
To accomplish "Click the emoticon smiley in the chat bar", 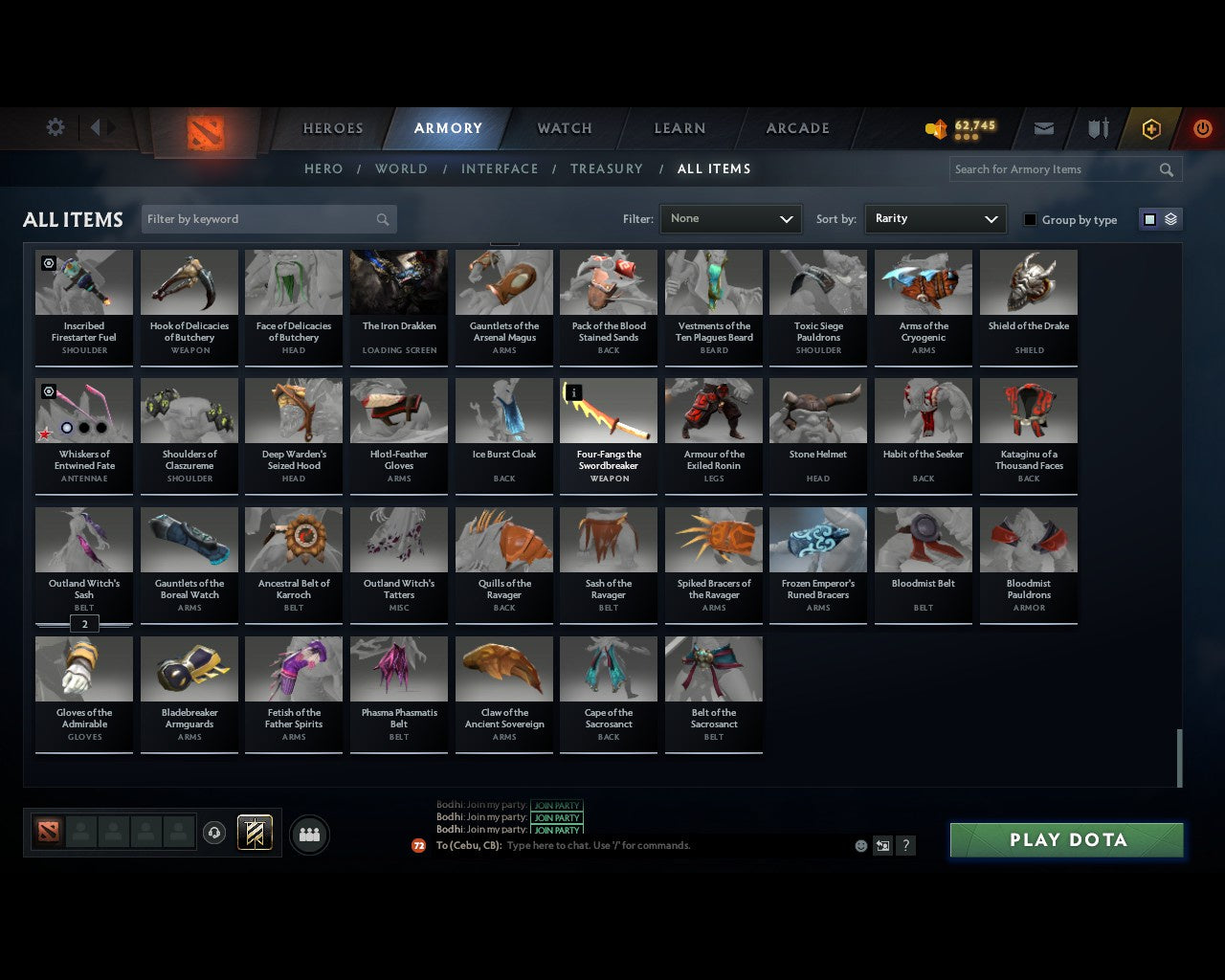I will pos(860,846).
